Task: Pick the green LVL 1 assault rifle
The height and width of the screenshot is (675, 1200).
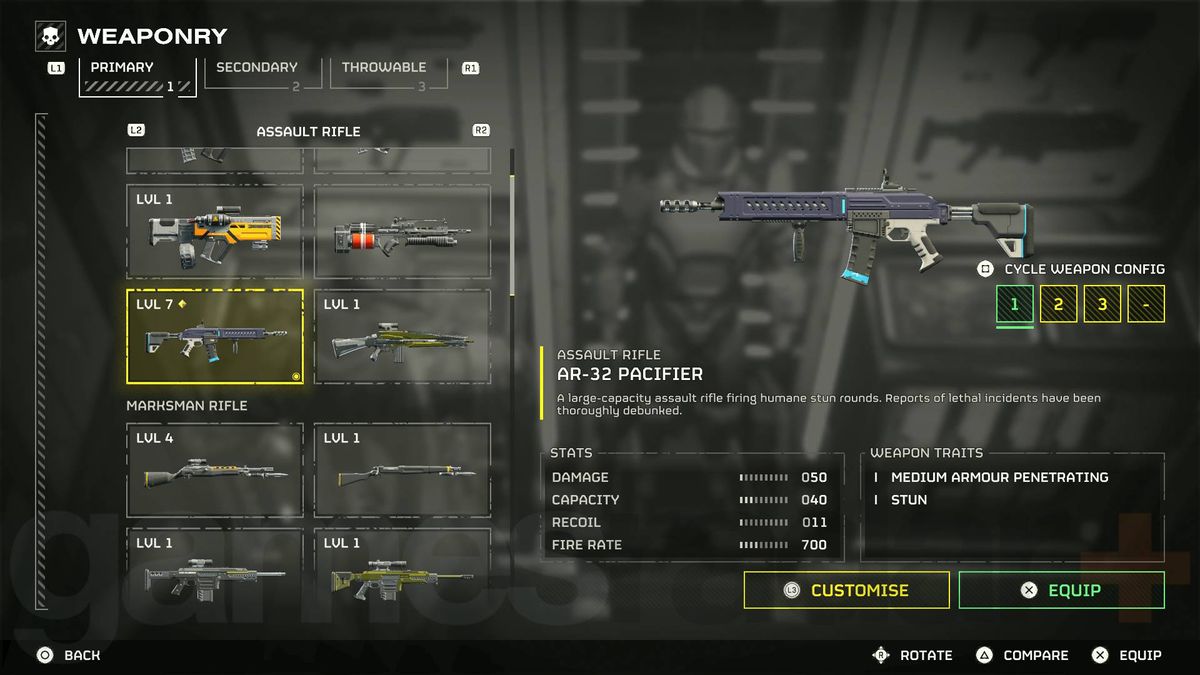Action: 403,337
